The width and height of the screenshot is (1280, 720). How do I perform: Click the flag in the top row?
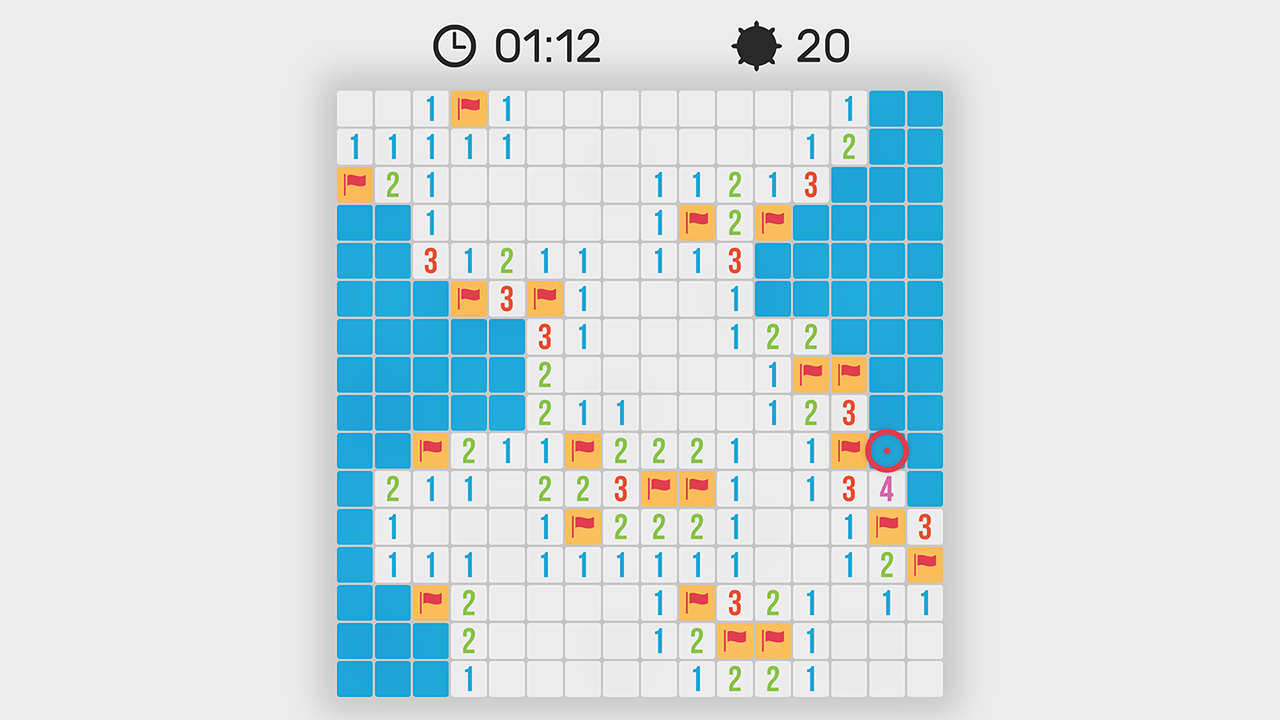click(x=467, y=108)
